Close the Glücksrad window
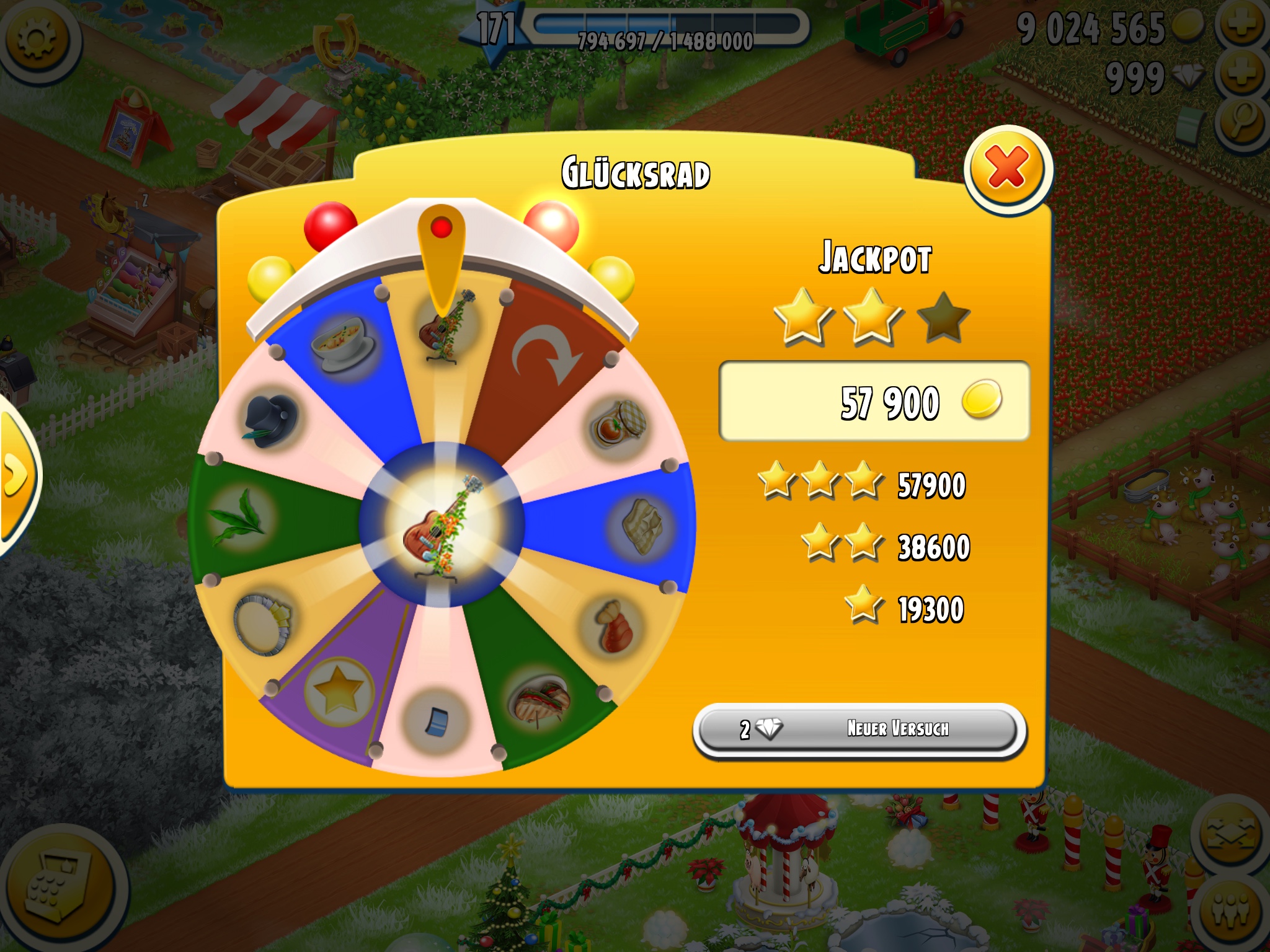The image size is (1270, 952). point(1007,169)
